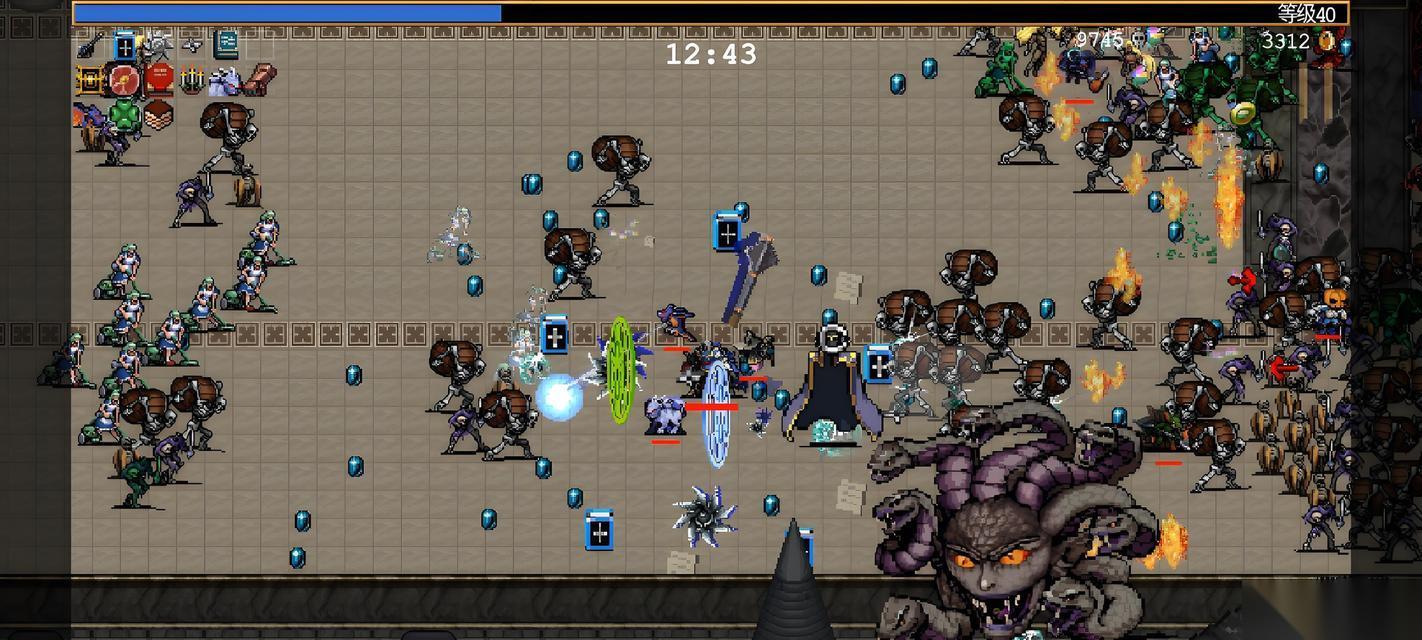This screenshot has width=1422, height=640.
Task: Click the green Clover item icon
Action: 124,113
